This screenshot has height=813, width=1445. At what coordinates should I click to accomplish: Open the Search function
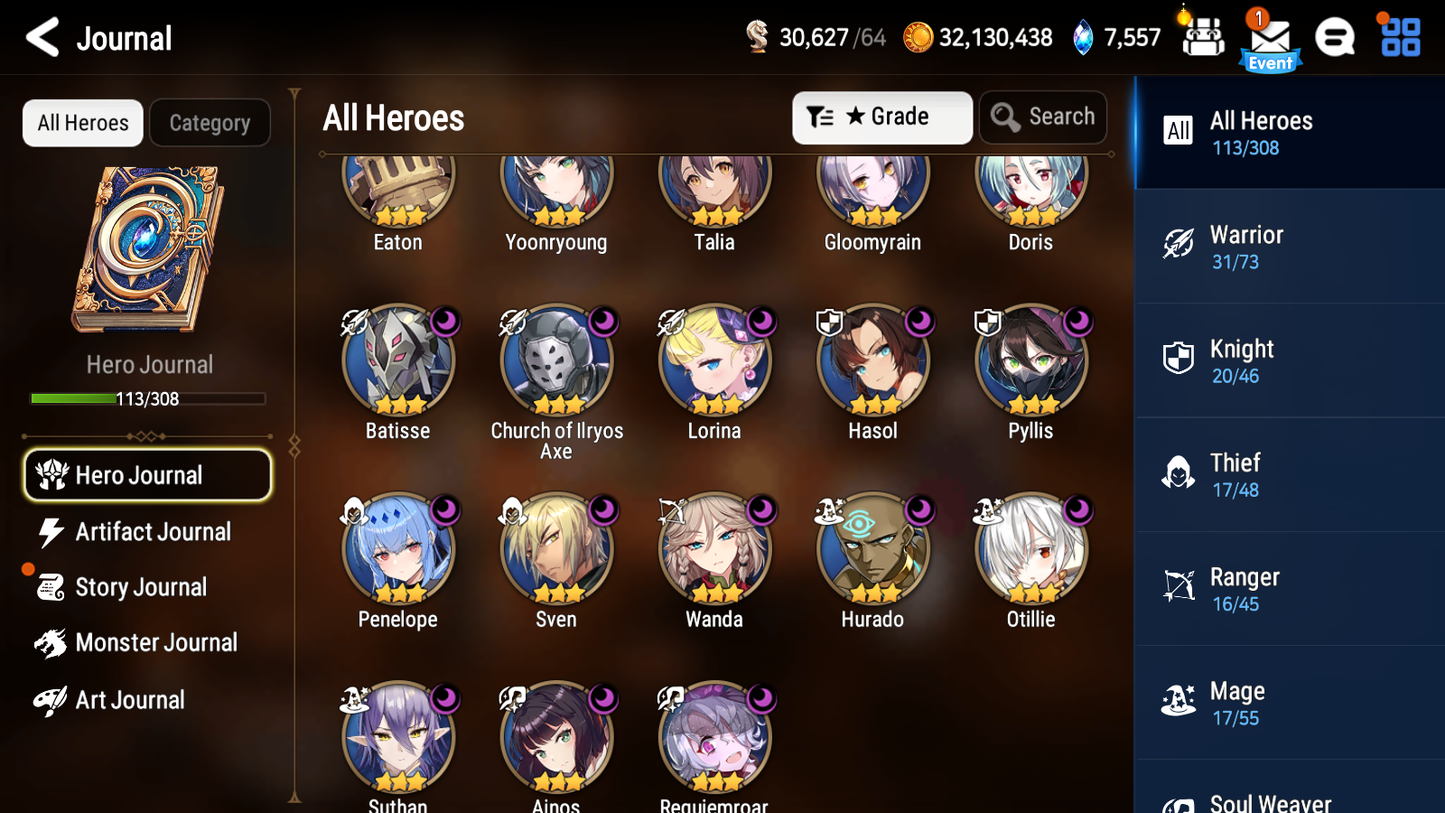pos(1043,117)
